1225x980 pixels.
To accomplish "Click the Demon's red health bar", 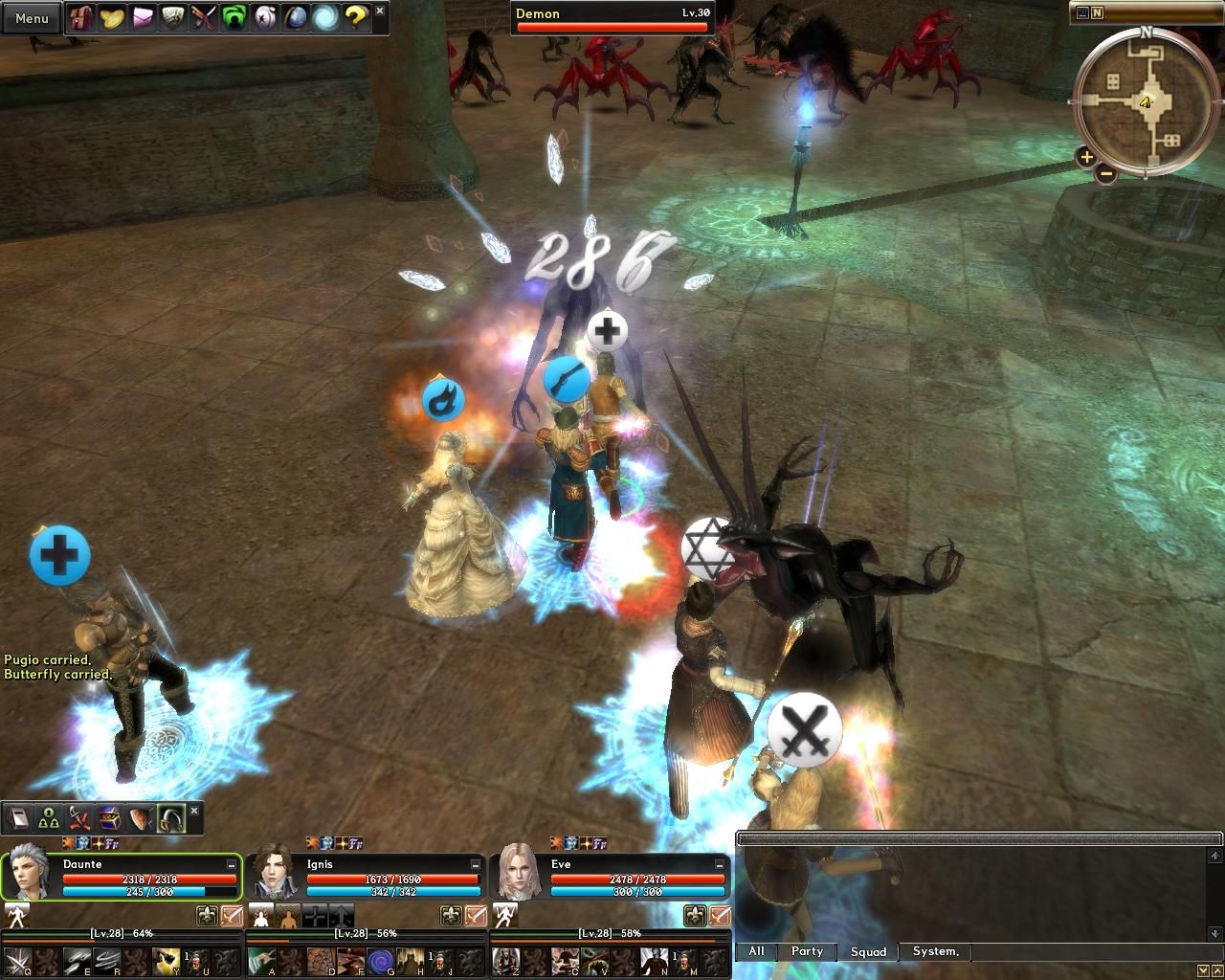I will click(x=612, y=27).
